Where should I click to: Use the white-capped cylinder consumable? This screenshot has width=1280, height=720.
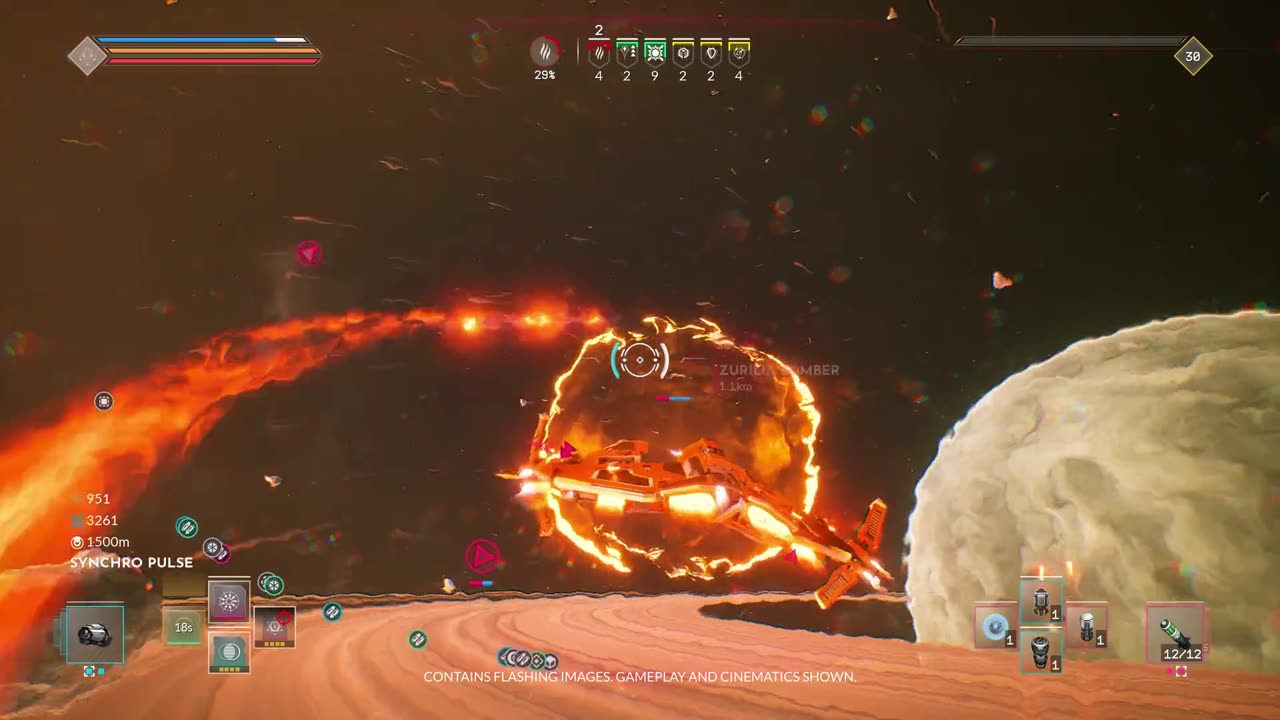(x=1086, y=626)
